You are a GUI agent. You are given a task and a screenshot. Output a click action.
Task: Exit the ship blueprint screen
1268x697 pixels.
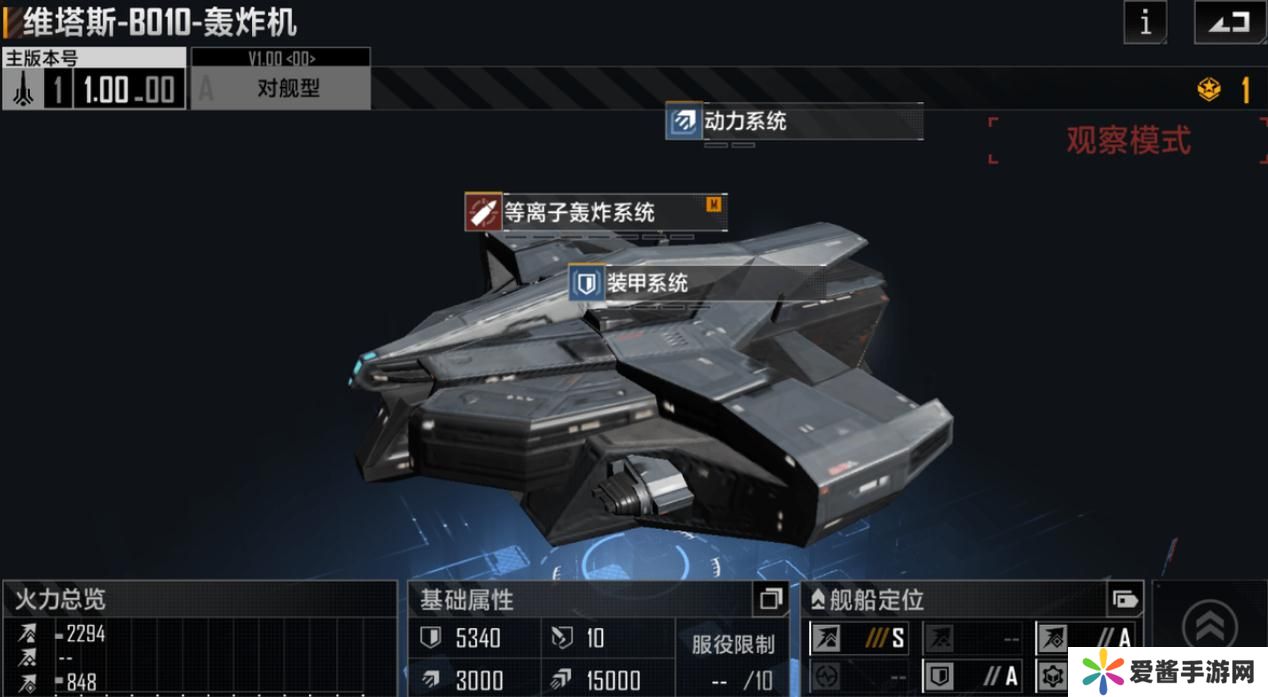point(1229,22)
